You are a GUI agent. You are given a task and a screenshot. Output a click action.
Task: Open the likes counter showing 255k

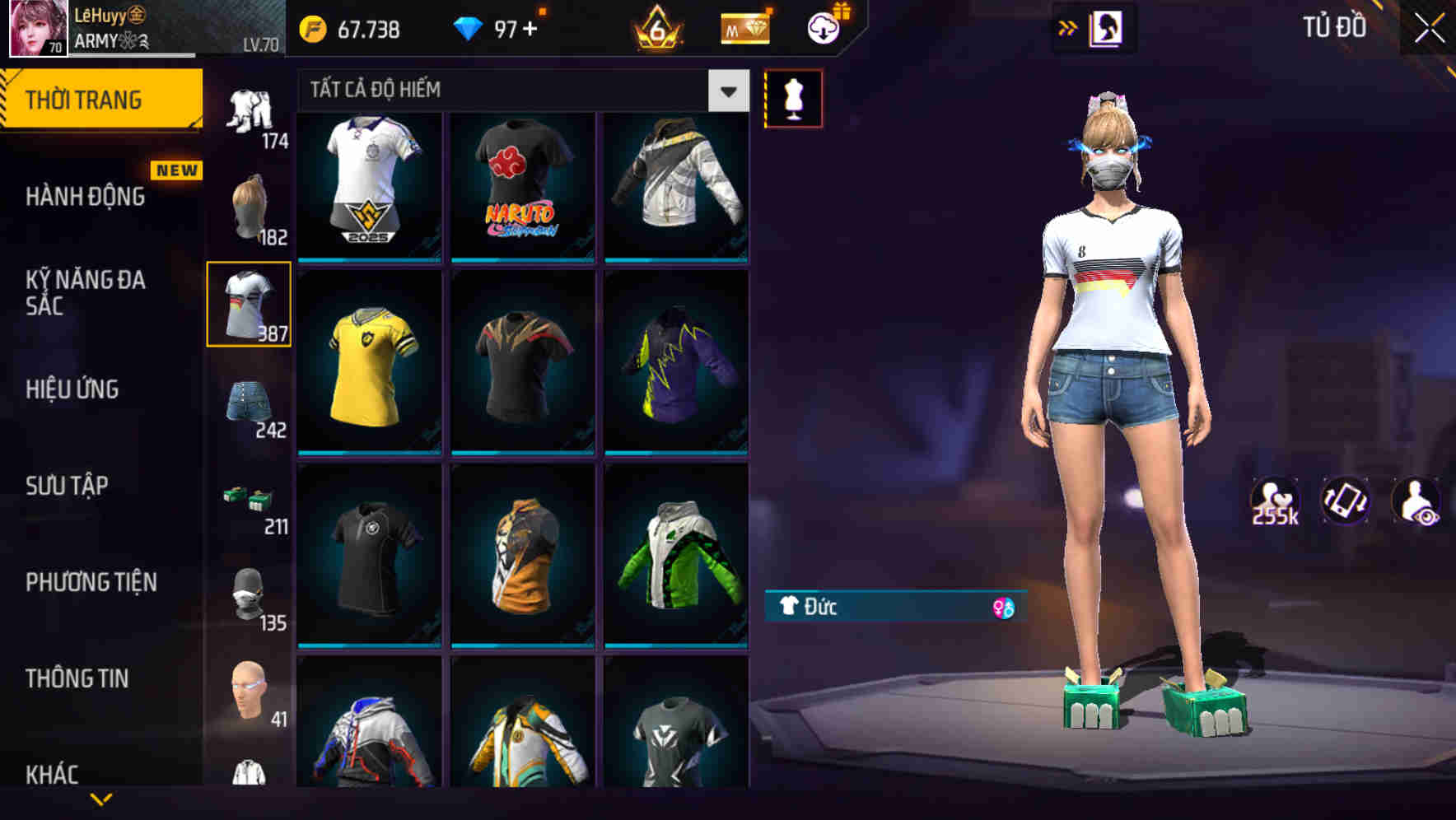[1276, 501]
